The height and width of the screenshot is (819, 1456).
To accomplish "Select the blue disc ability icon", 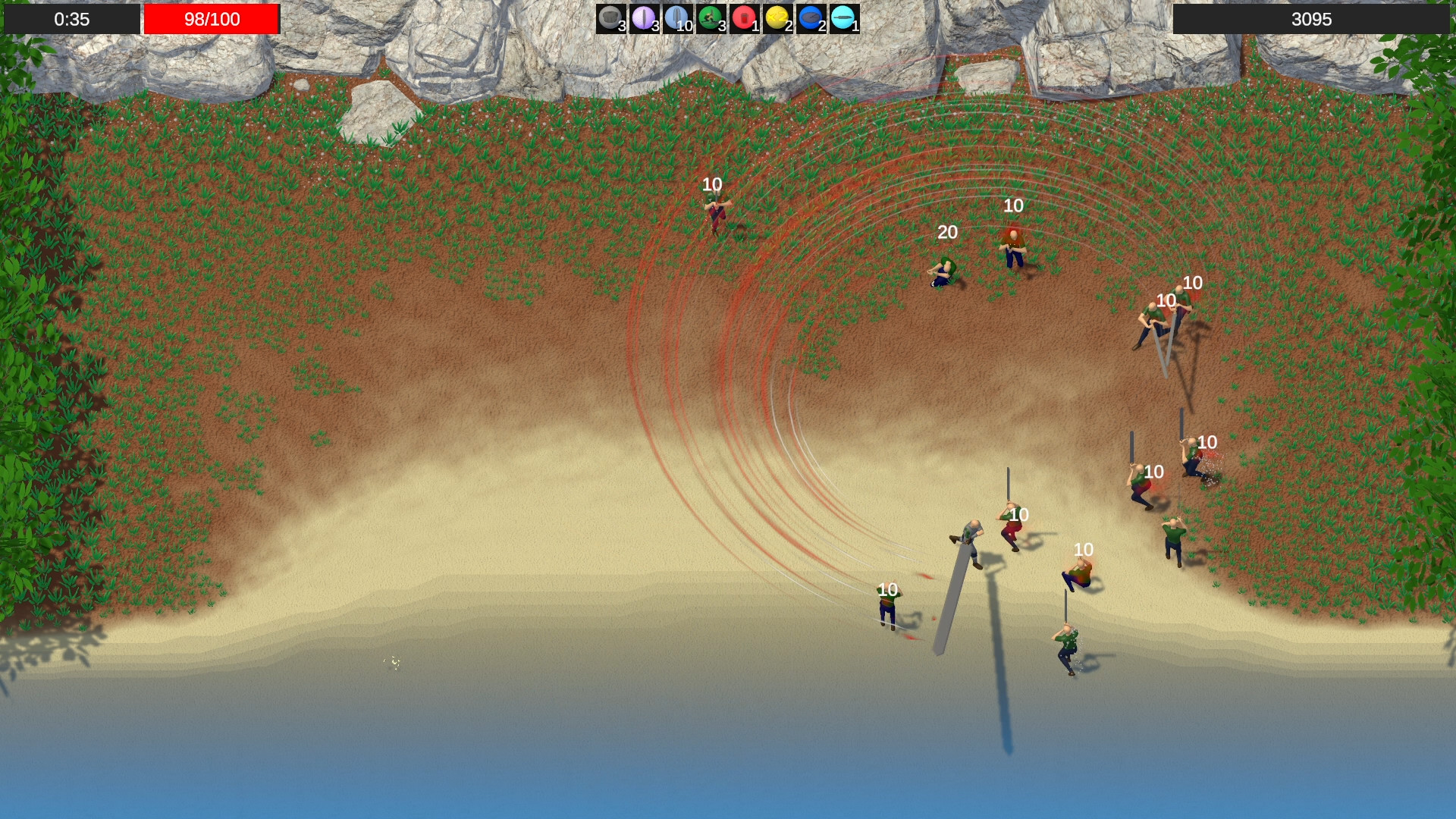I will (813, 17).
